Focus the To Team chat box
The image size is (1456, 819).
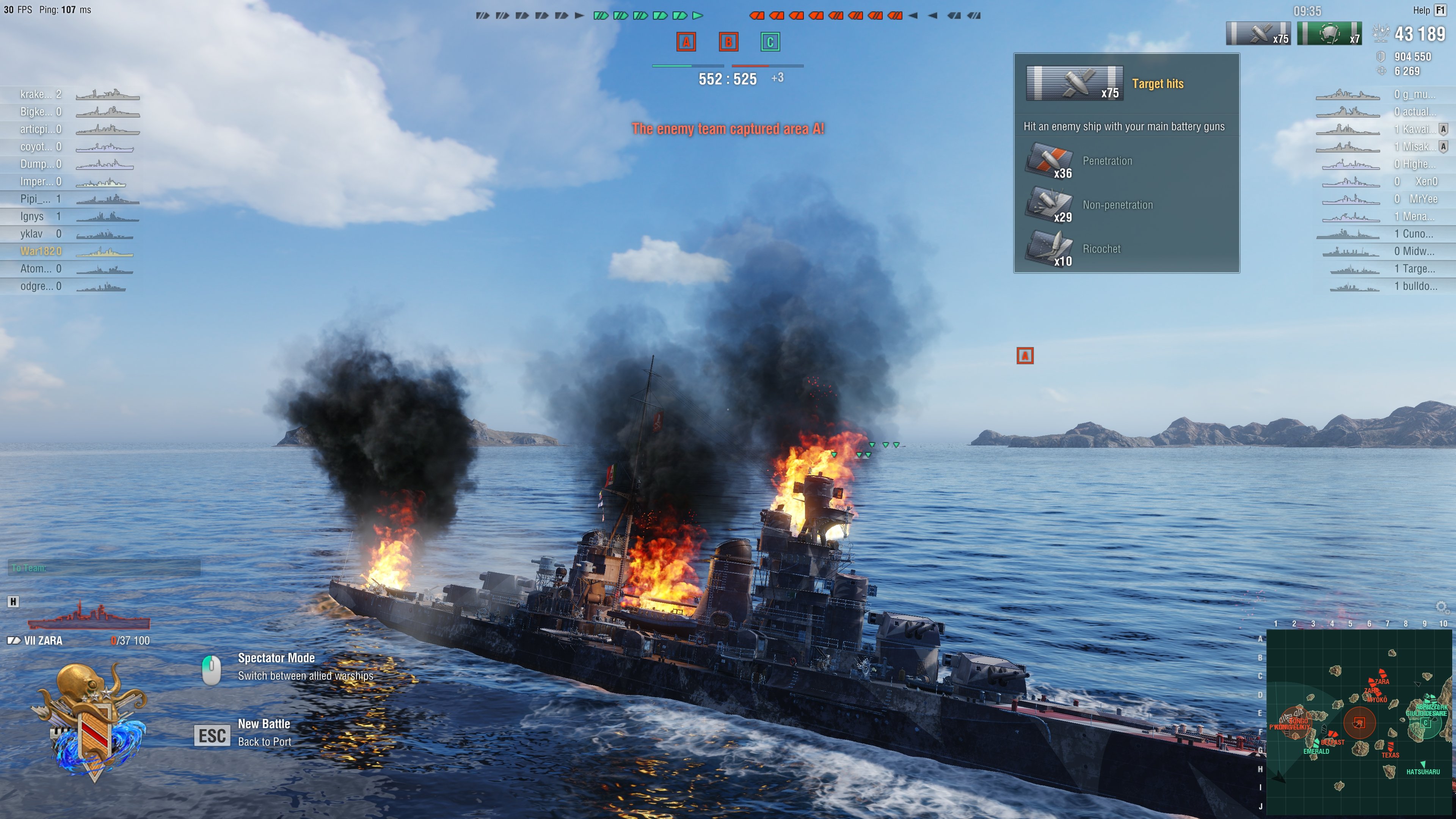click(105, 568)
